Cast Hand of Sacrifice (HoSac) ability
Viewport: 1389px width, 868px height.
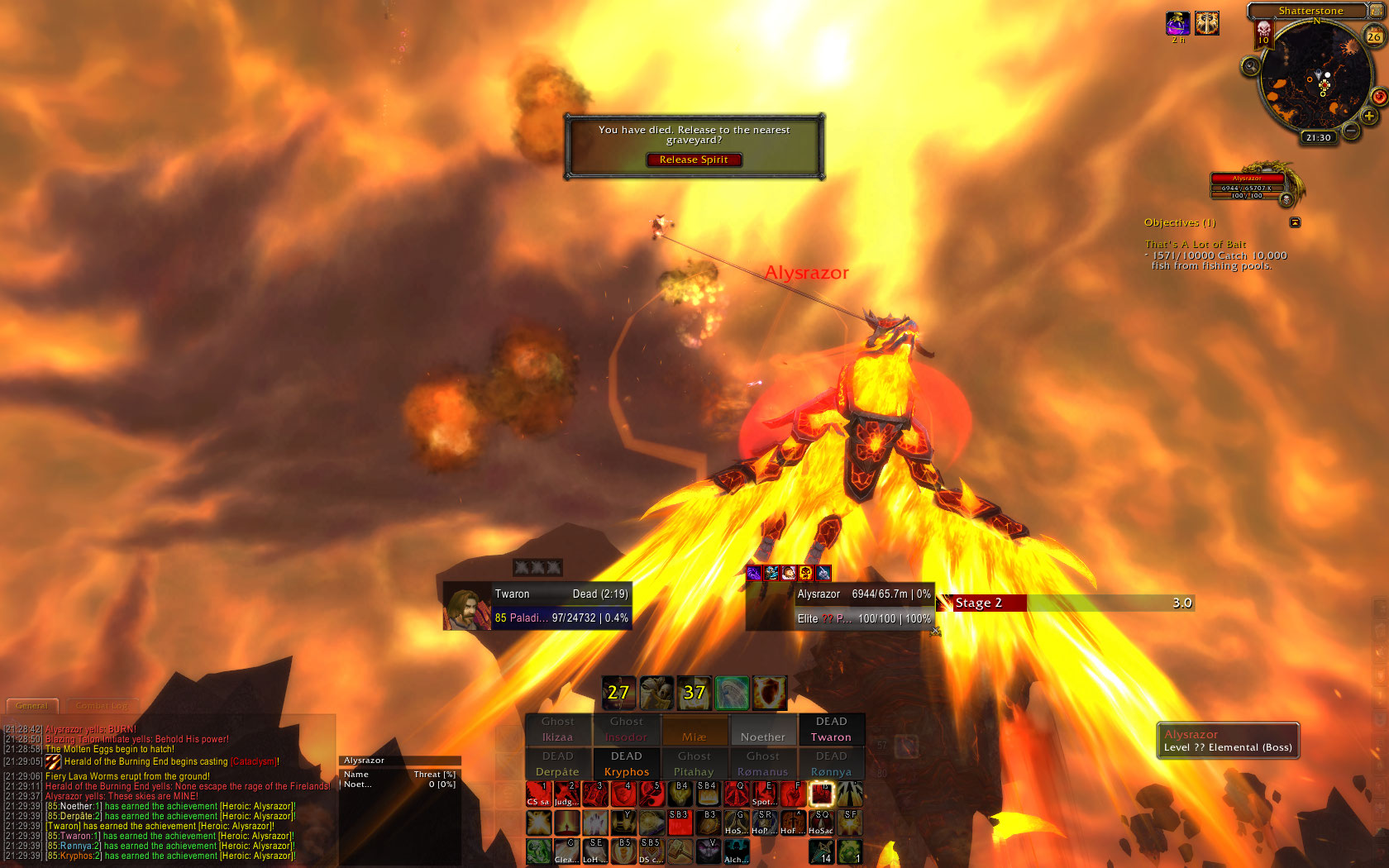click(x=821, y=823)
